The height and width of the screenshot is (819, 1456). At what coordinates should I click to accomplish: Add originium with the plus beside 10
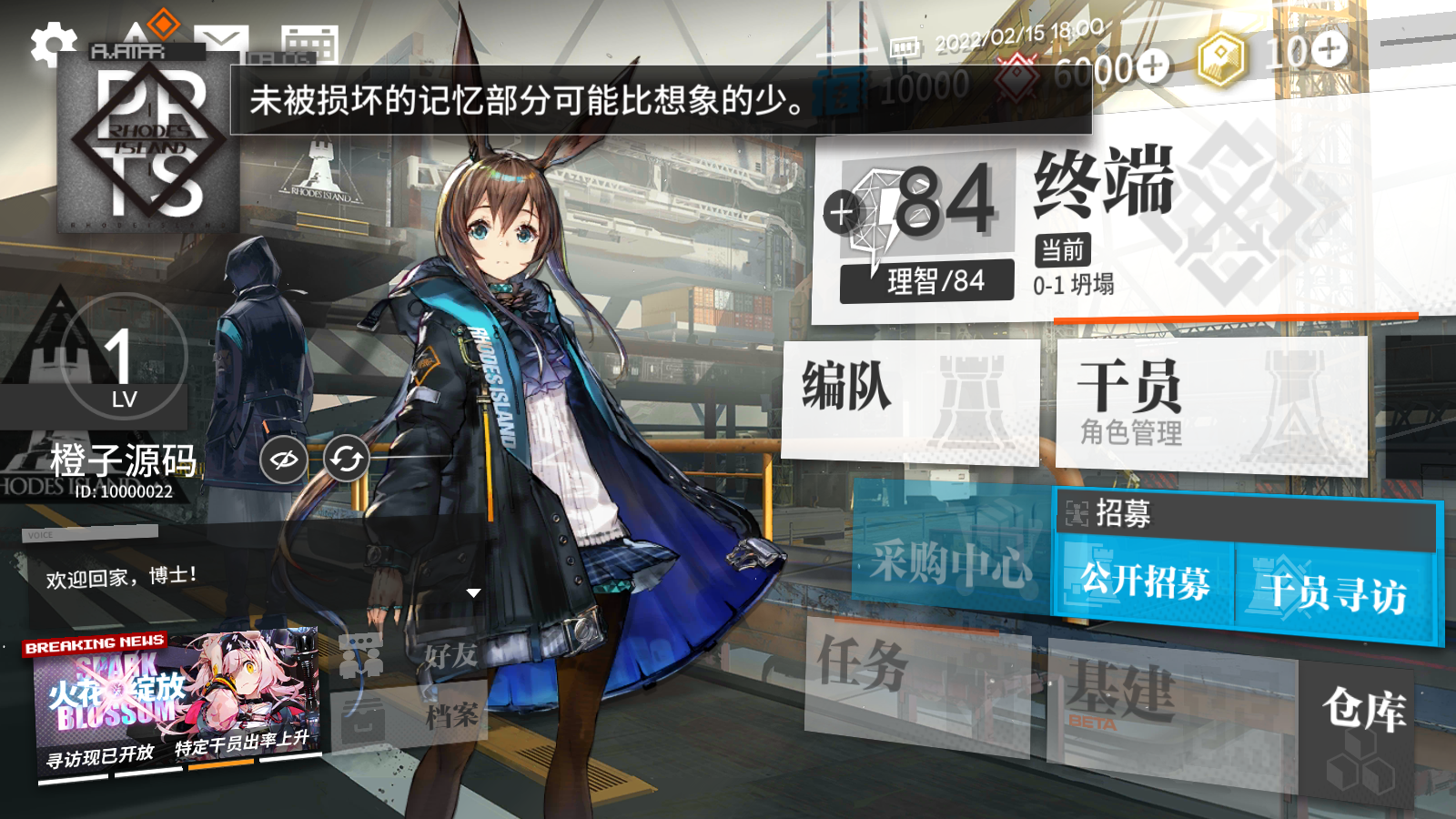click(1330, 48)
